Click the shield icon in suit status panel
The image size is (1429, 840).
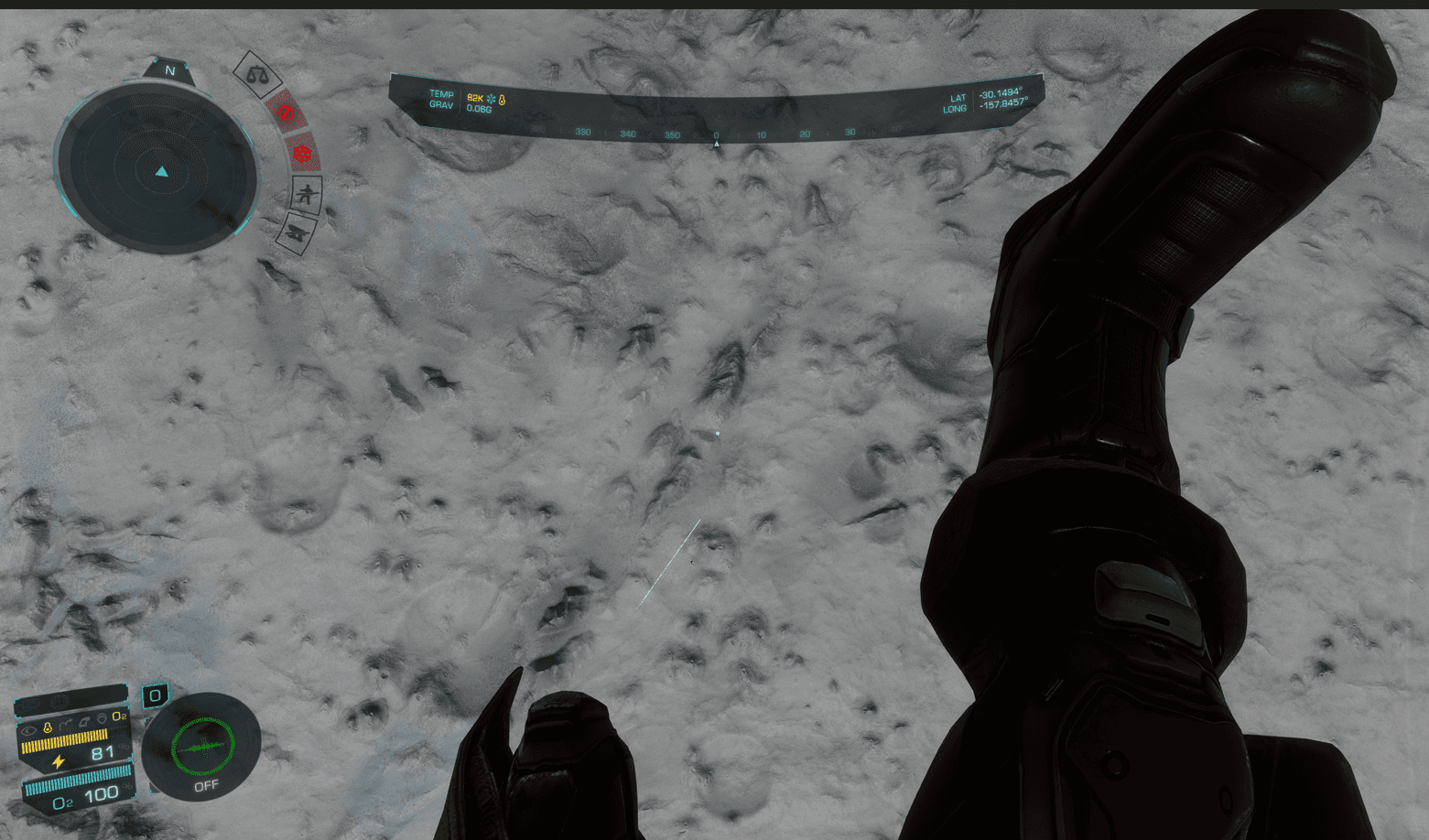103,718
